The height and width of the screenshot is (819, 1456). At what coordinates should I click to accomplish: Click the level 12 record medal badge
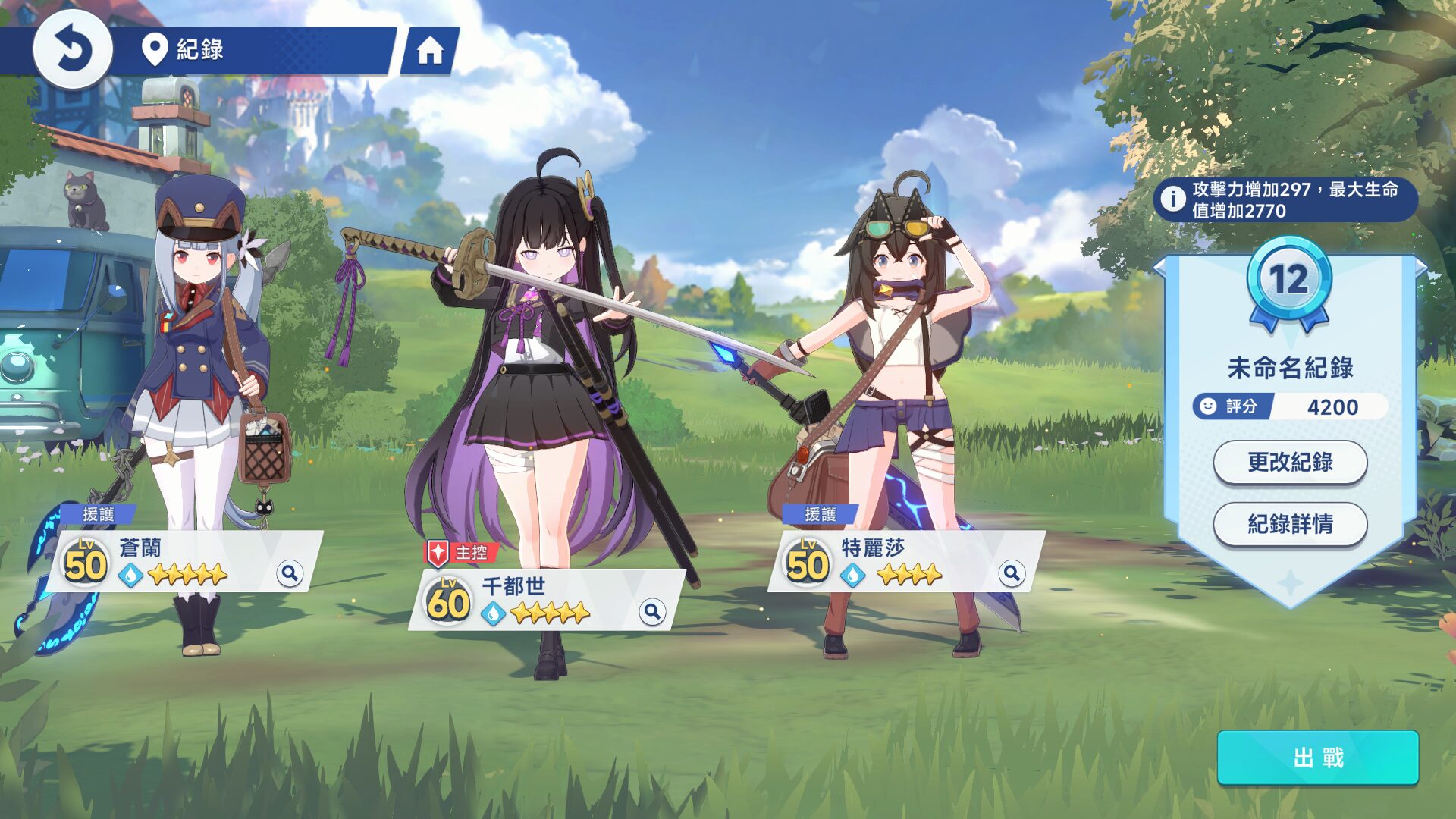(x=1289, y=282)
